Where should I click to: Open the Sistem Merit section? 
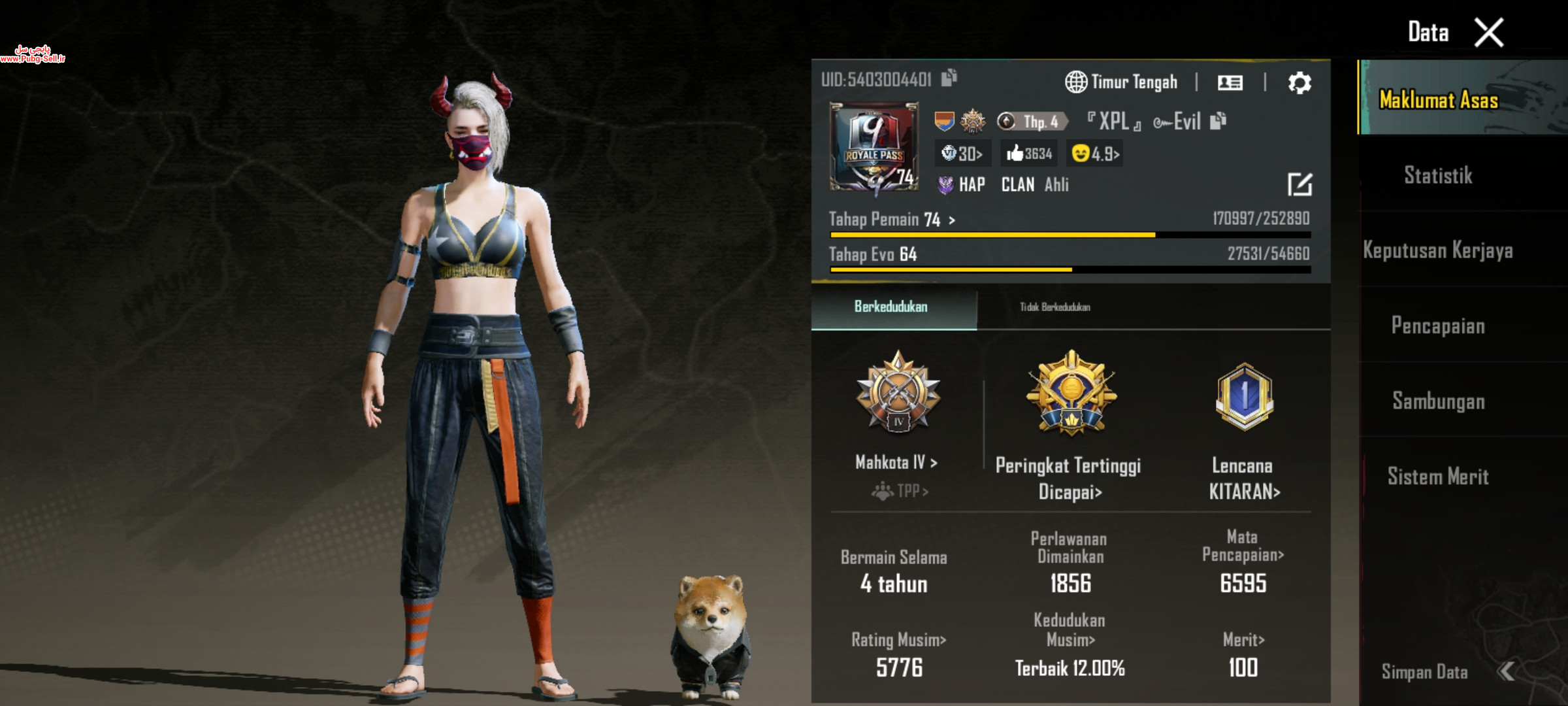pyautogui.click(x=1438, y=477)
